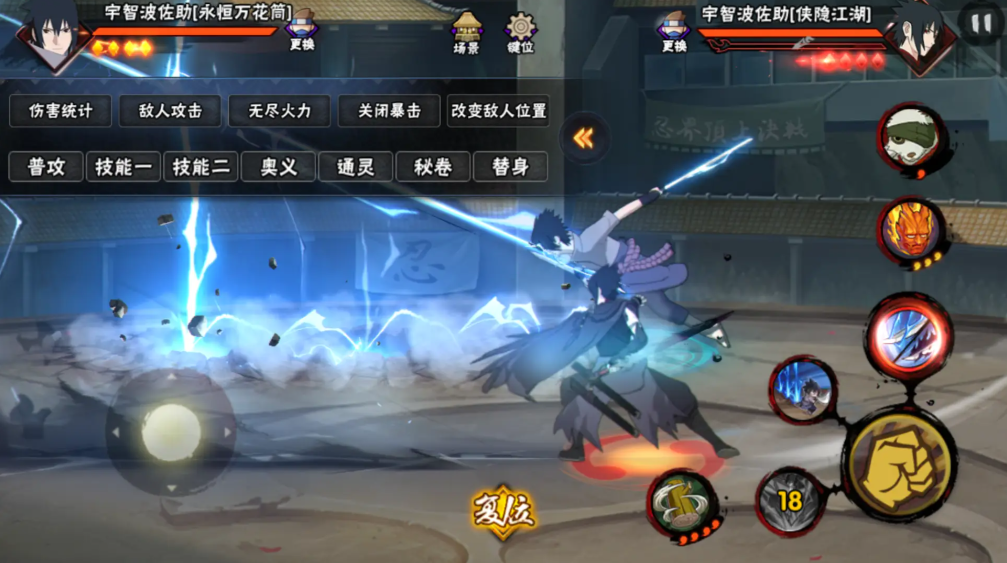Open the 键位 key layout settings
The width and height of the screenshot is (1007, 563).
[520, 32]
